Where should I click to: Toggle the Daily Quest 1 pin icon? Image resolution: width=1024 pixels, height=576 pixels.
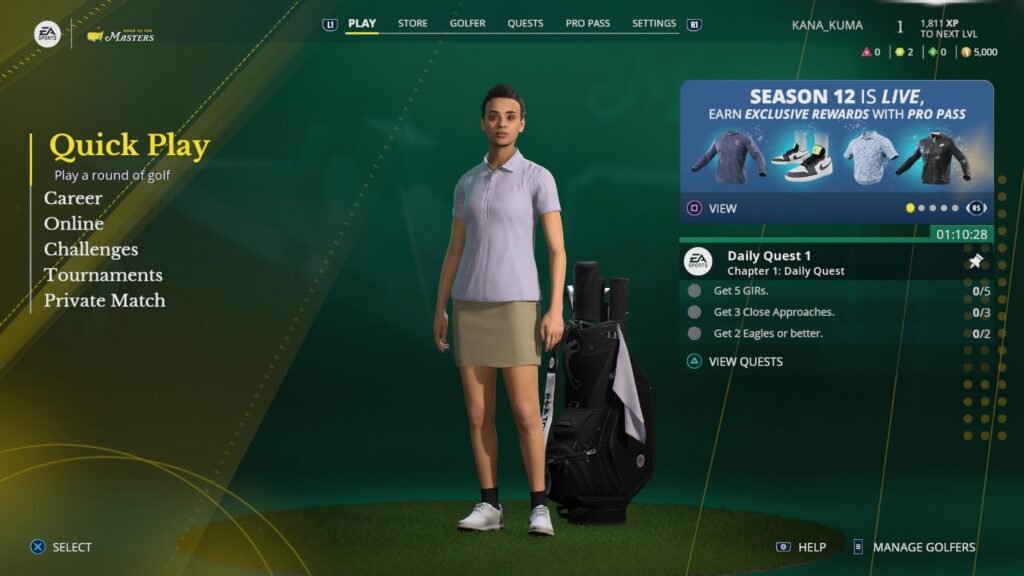[976, 262]
